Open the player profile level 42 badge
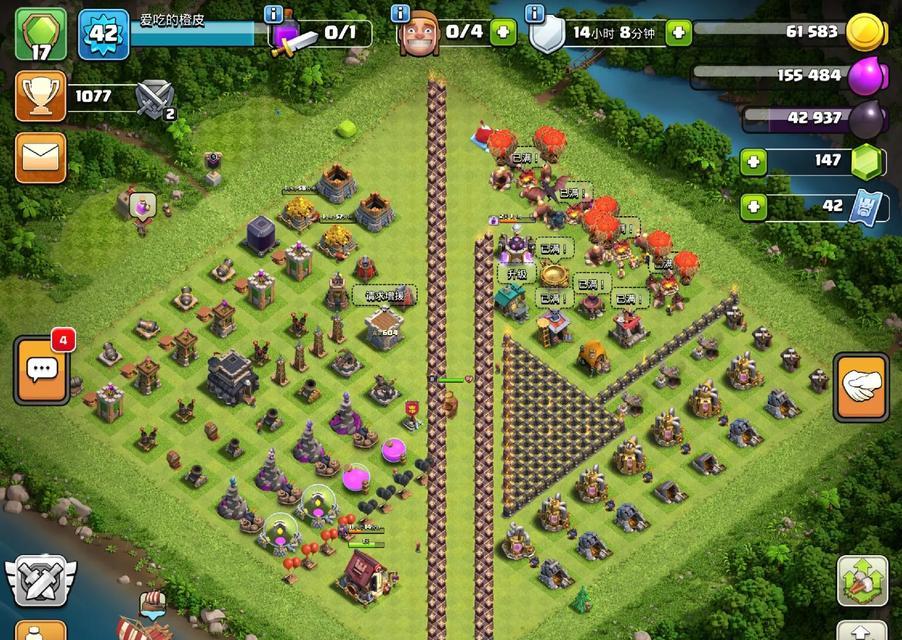Screen dimensions: 902x640 pyautogui.click(x=103, y=34)
